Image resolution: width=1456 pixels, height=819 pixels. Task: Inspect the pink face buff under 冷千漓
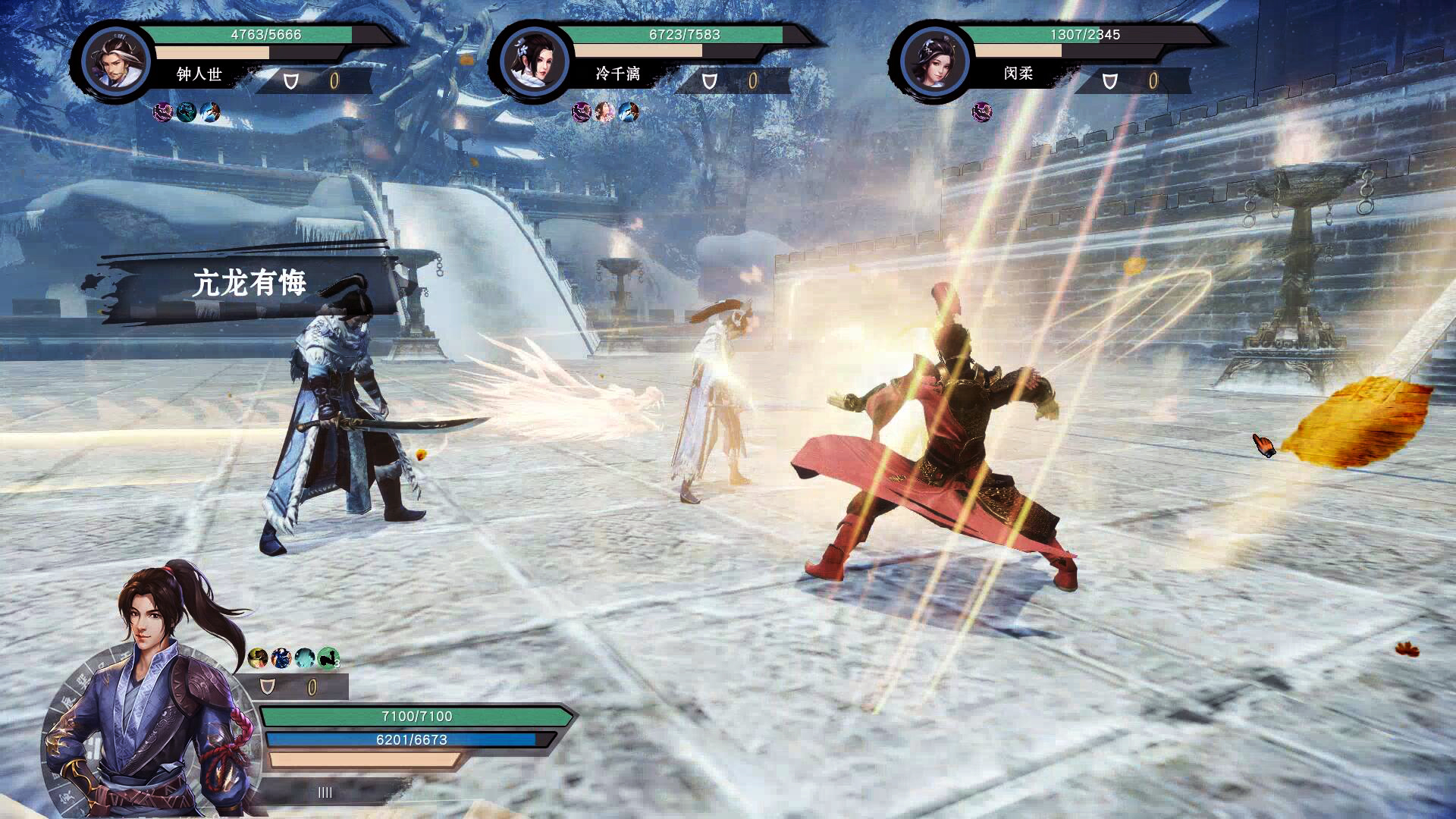(x=604, y=112)
